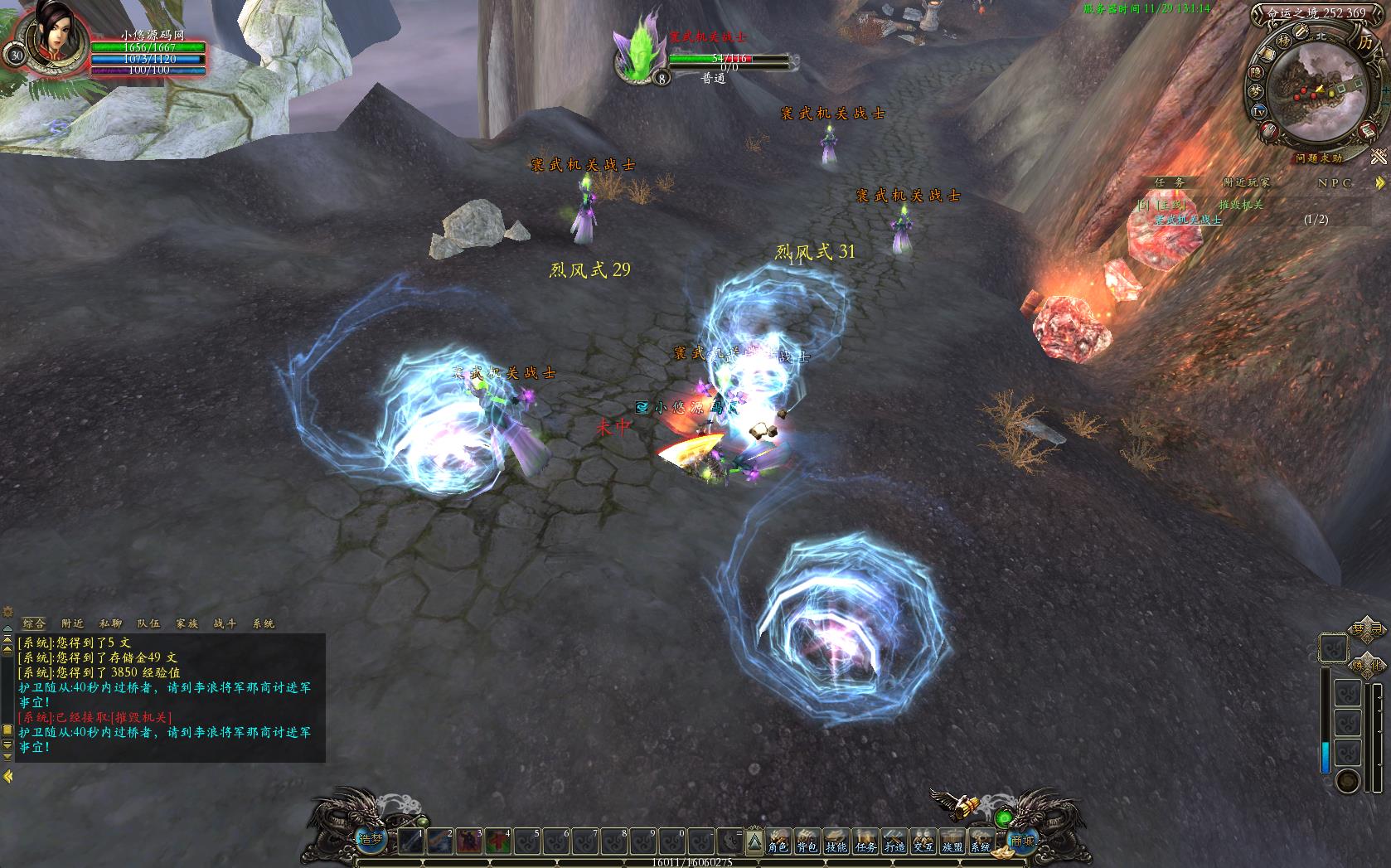Switch chat to the 附近 nearby tab
This screenshot has height=868, width=1391.
(x=73, y=623)
